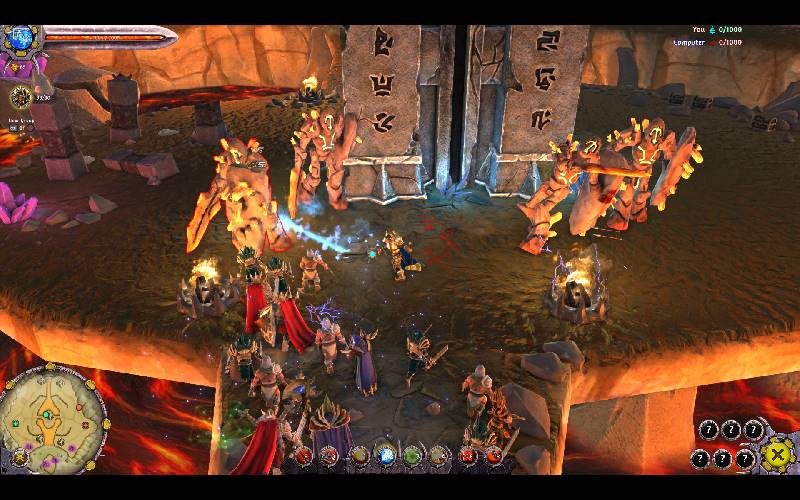
Task: Select the blue hero portrait emblem
Action: (x=19, y=39)
